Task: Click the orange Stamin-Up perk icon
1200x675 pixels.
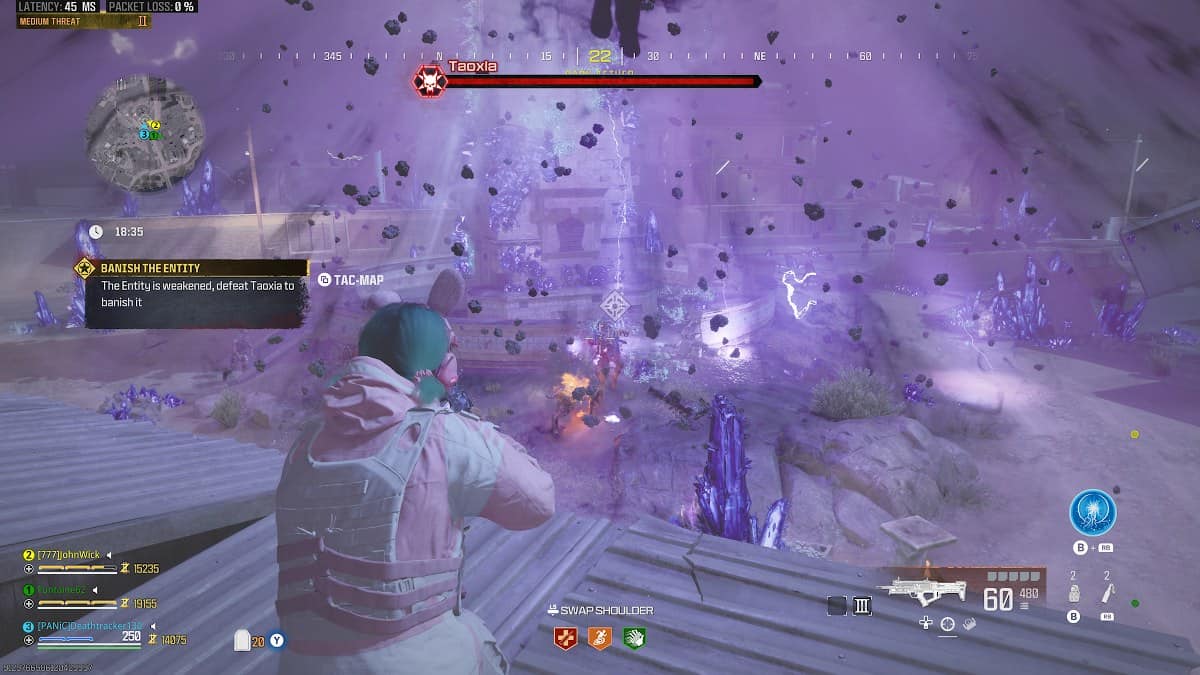Action: point(599,637)
